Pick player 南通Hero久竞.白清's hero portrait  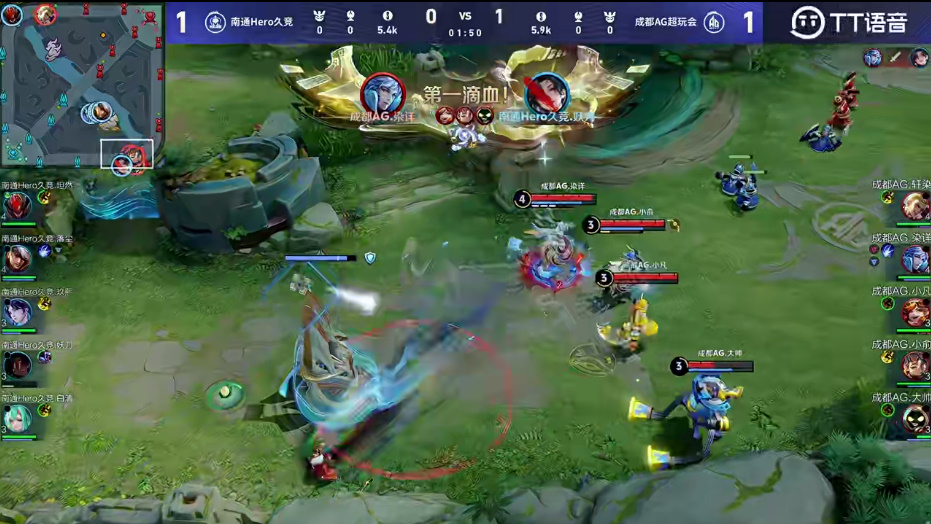[18, 419]
